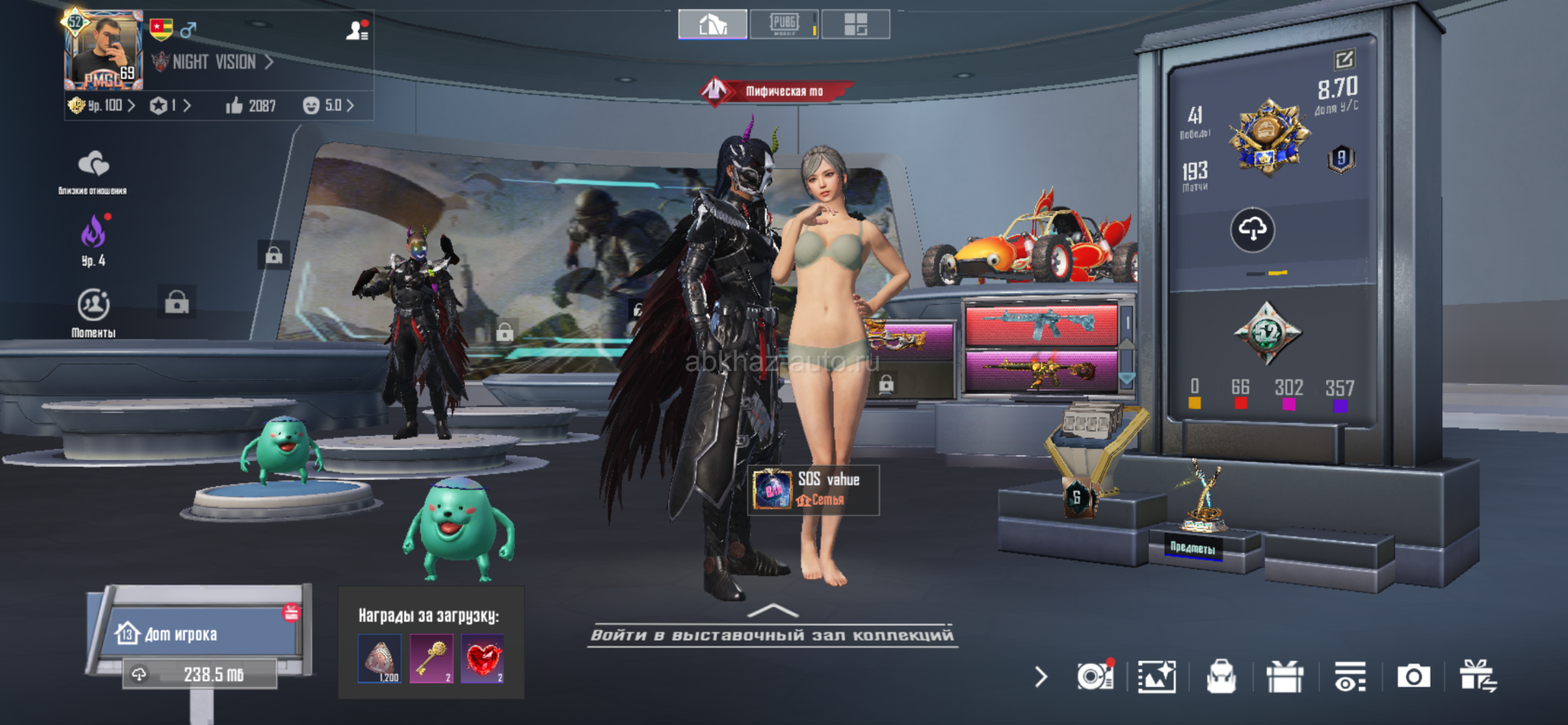This screenshot has width=1568, height=725.
Task: Open the camera screenshot tool
Action: coord(1413,677)
